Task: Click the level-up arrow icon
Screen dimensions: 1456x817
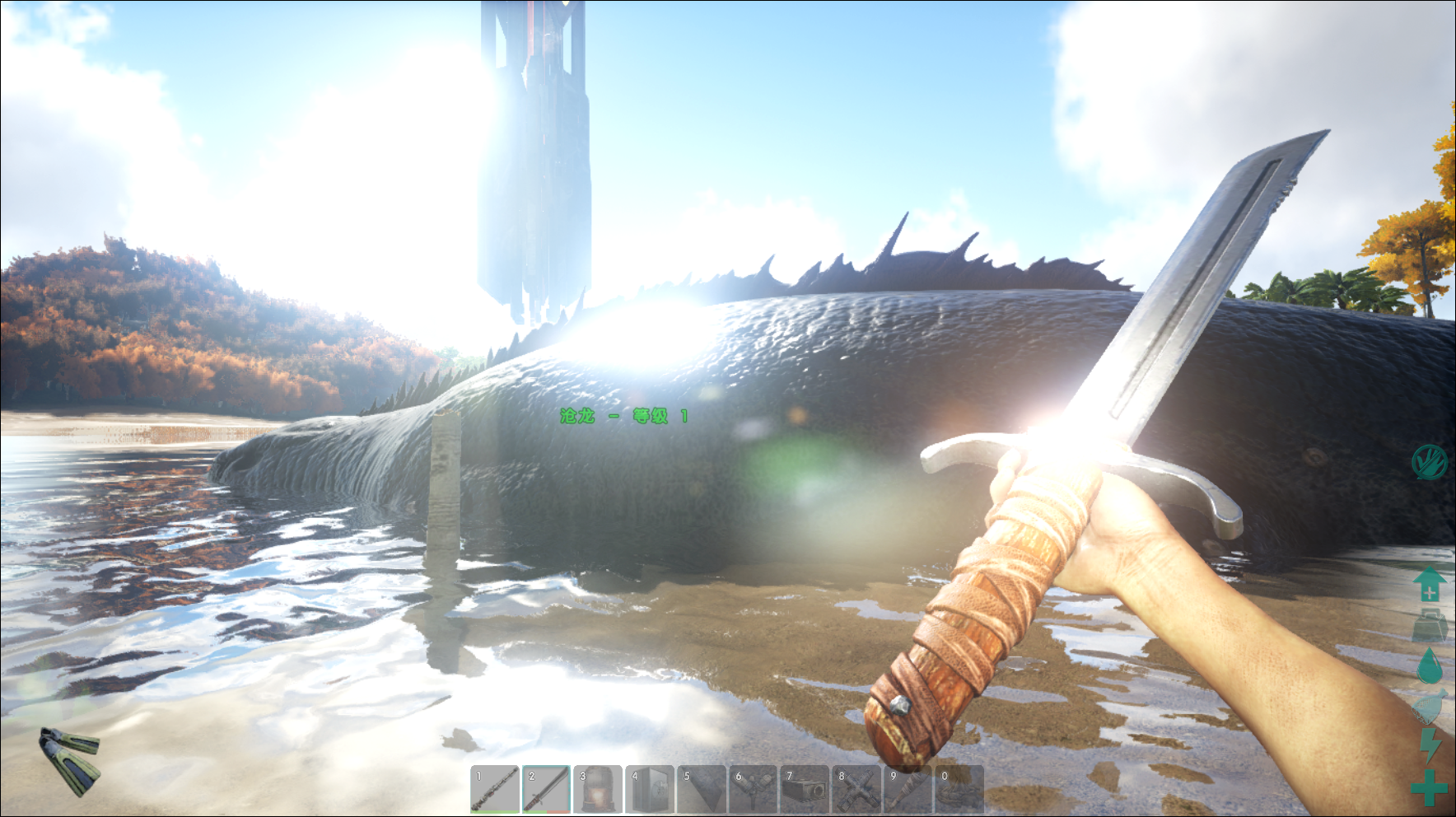Action: pos(1430,584)
